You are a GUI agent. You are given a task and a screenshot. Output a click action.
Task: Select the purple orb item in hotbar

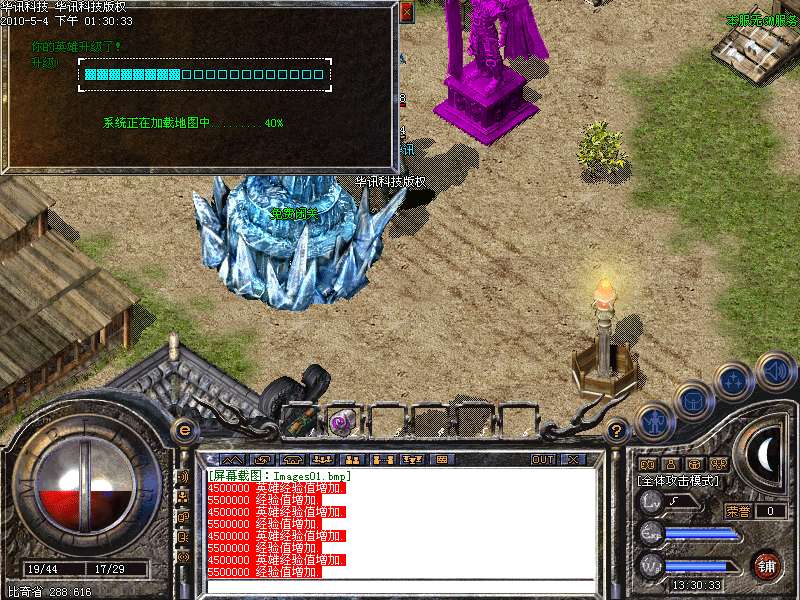343,421
